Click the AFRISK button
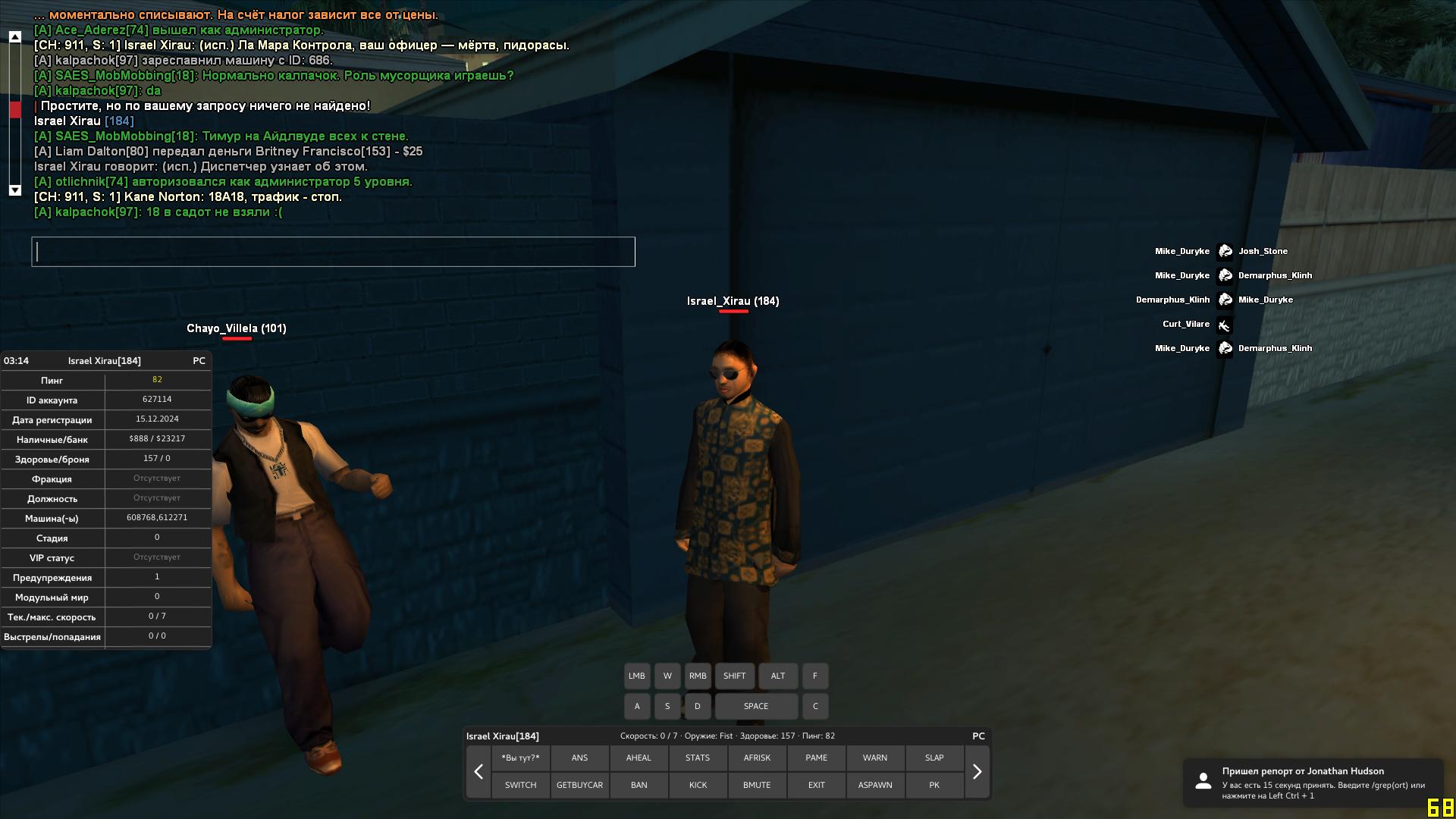Image resolution: width=1456 pixels, height=819 pixels. [757, 758]
